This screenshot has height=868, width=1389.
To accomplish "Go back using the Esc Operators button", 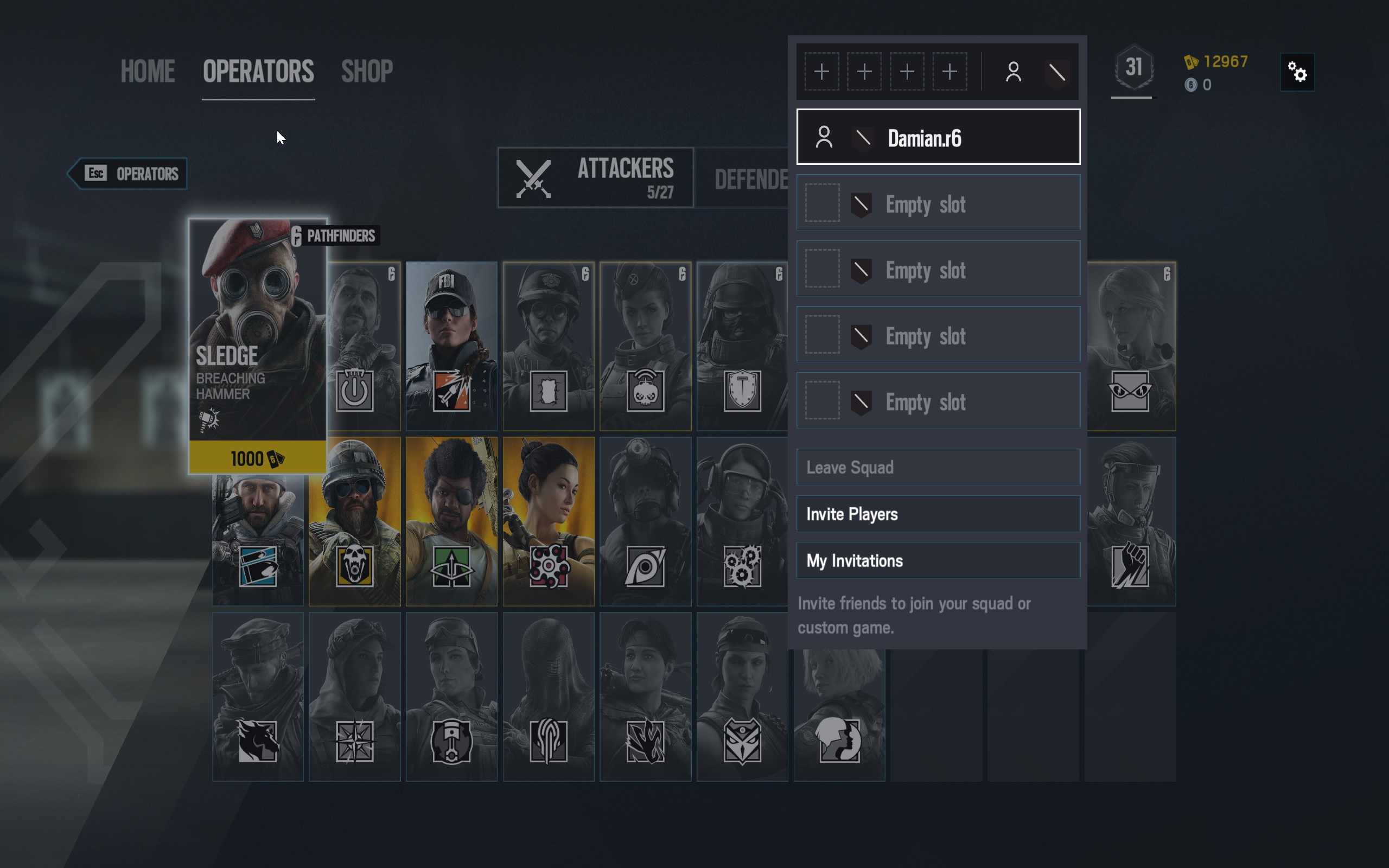I will coord(129,174).
